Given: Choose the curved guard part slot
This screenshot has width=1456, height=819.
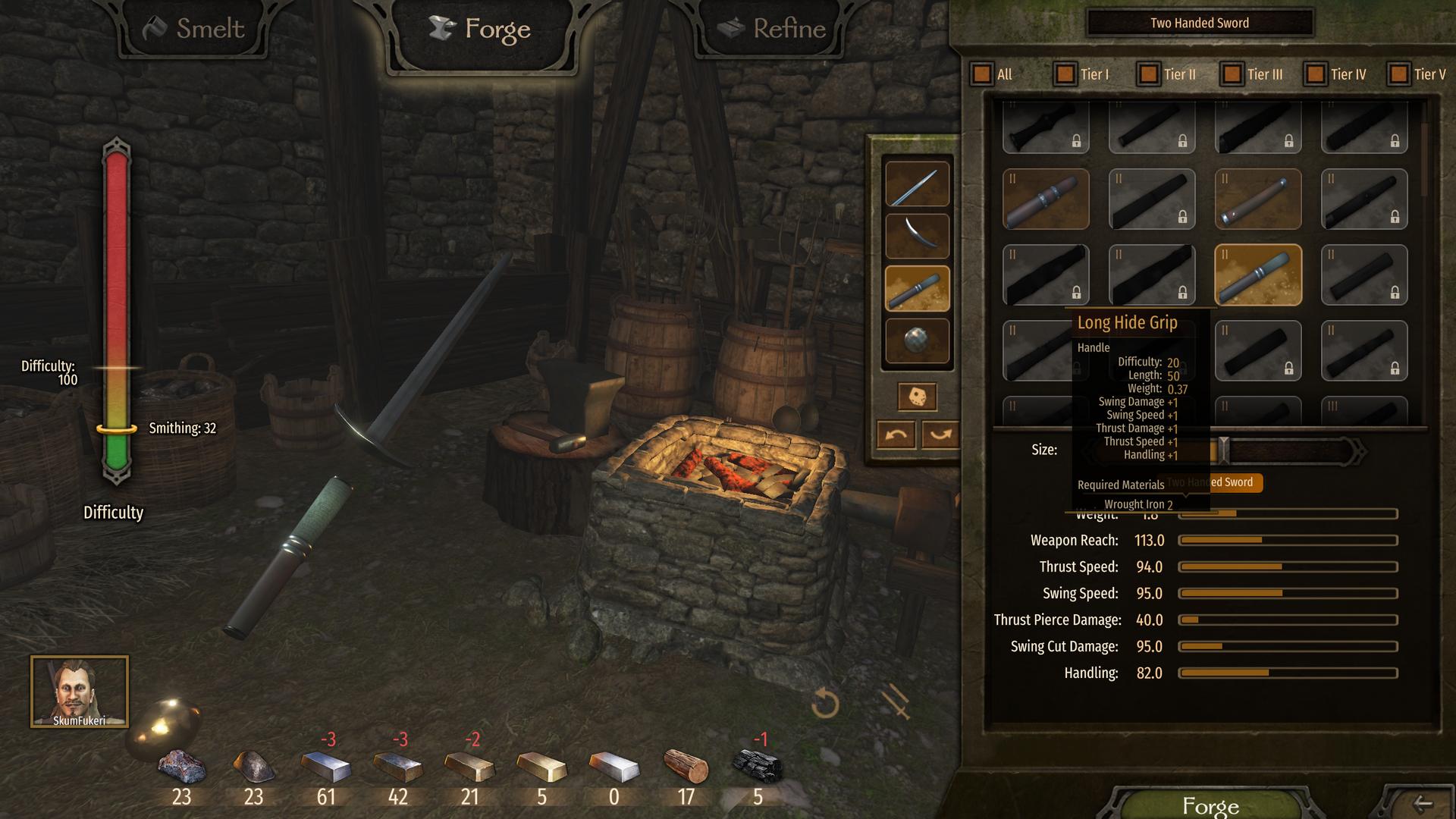Looking at the screenshot, I should (917, 236).
